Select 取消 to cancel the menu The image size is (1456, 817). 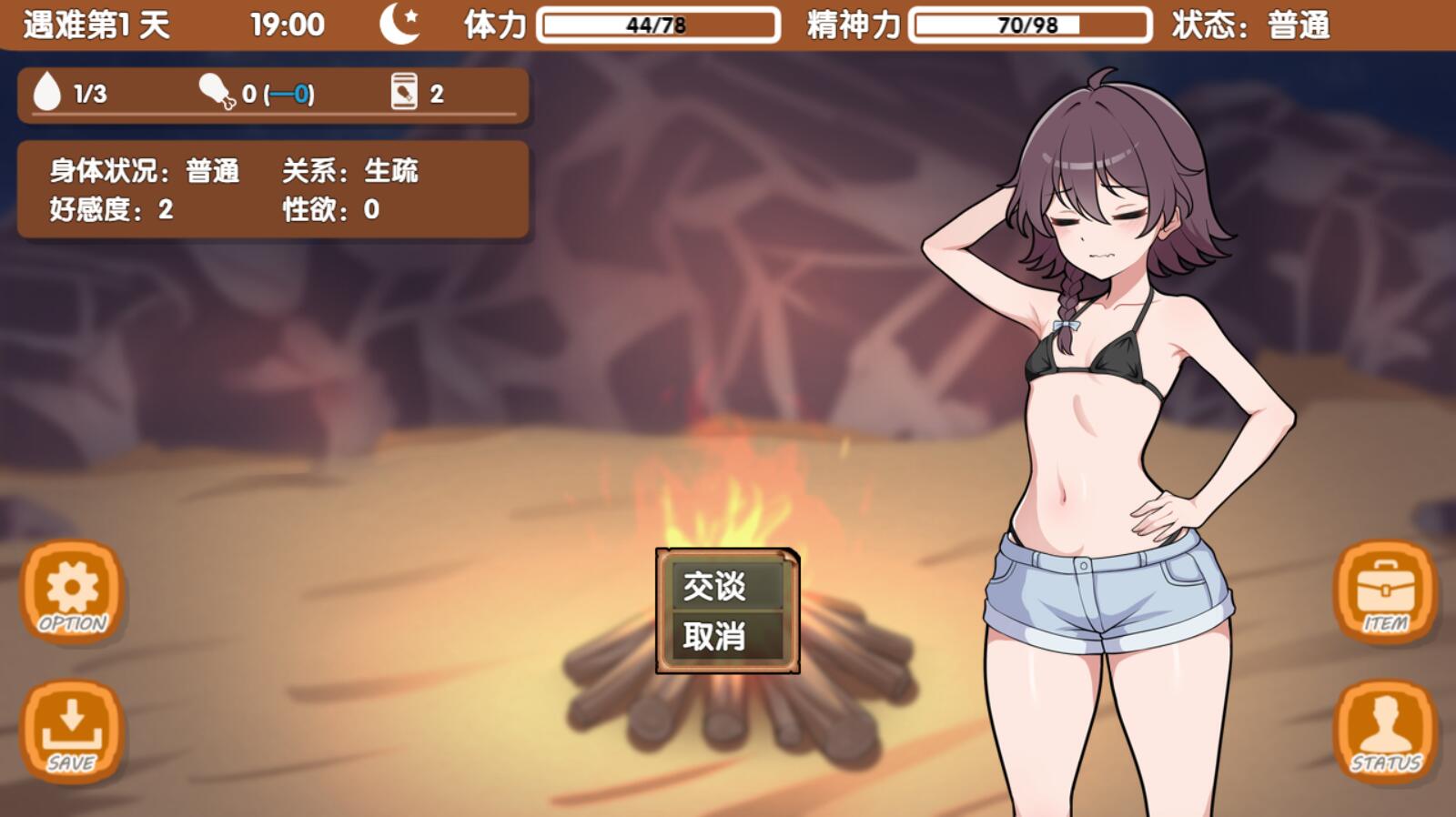click(726, 636)
